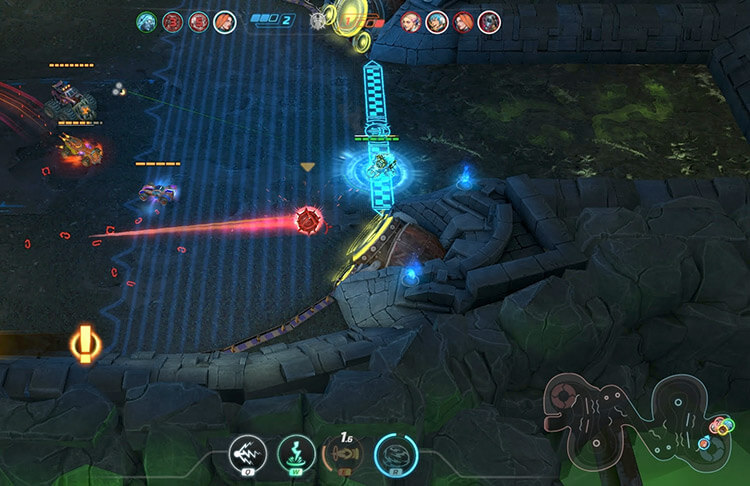
Task: Use the green W ground-shock ability
Action: [x=293, y=453]
